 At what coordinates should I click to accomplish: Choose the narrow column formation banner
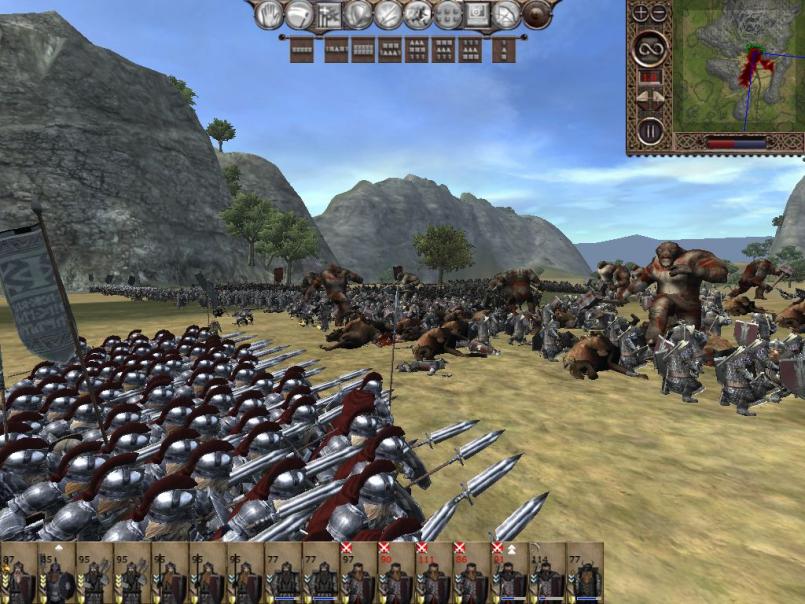(505, 49)
